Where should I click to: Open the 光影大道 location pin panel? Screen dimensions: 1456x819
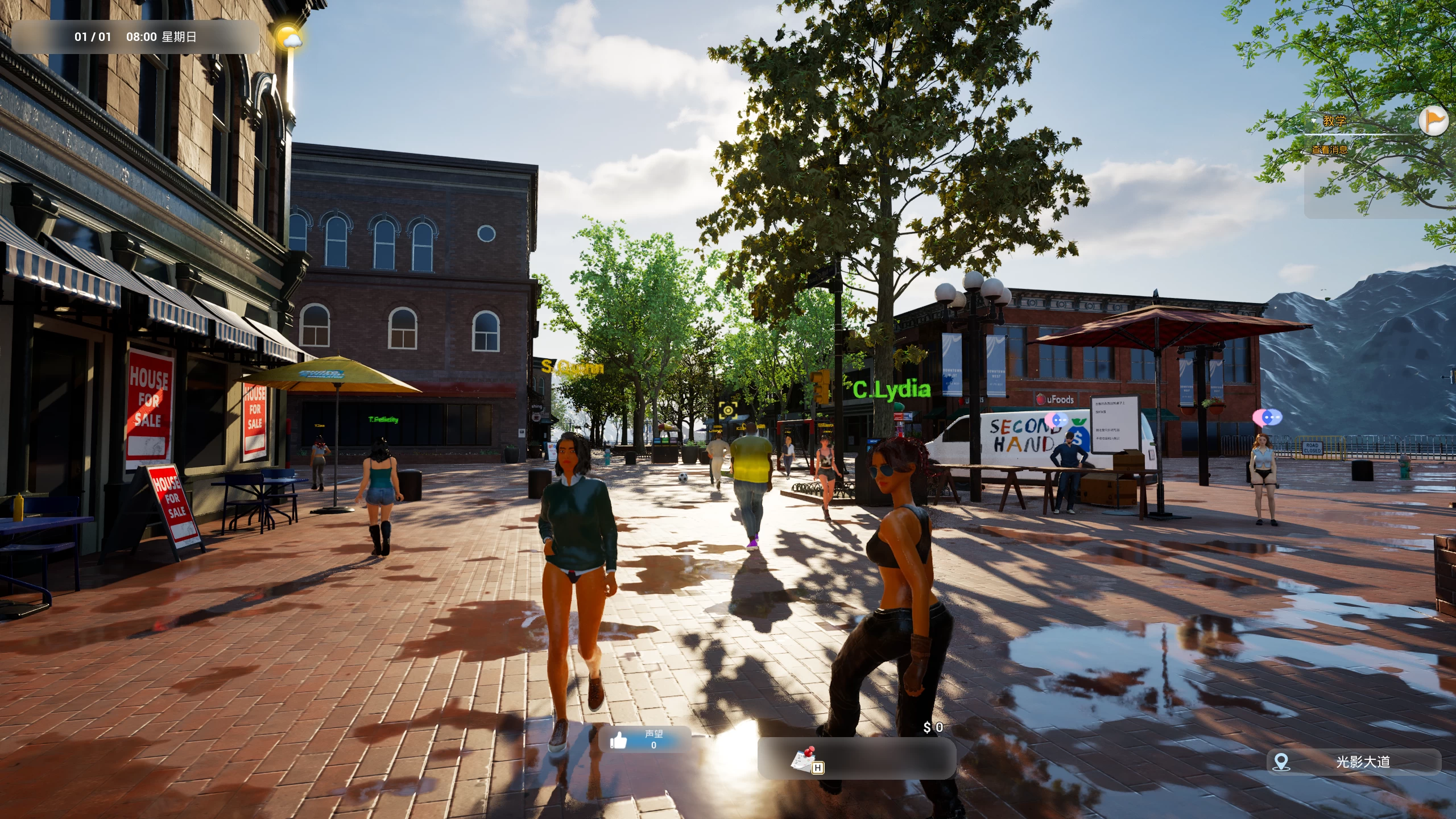coord(1354,762)
